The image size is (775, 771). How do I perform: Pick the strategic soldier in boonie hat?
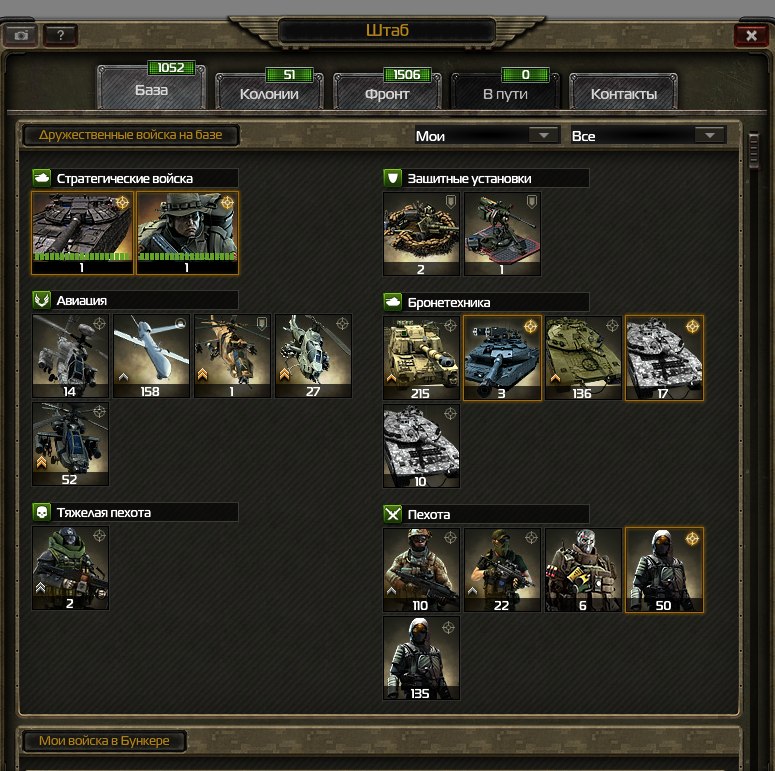187,232
